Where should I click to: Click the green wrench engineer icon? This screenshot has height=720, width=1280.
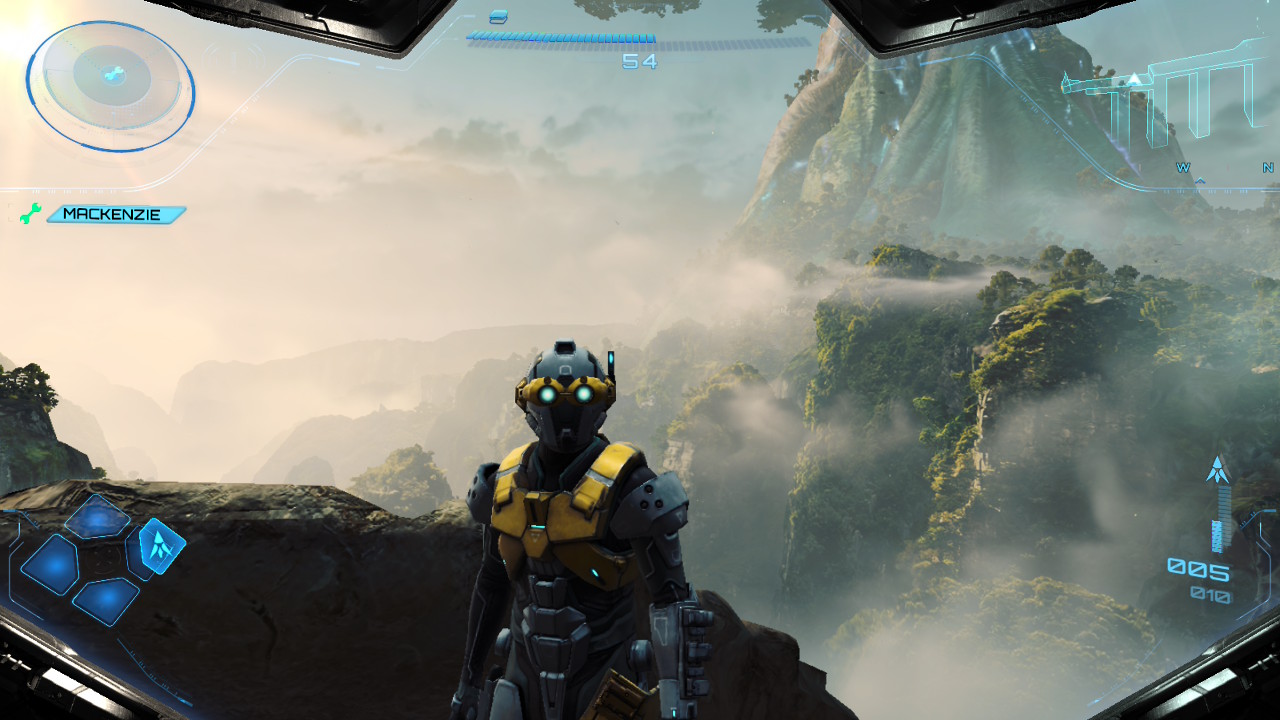coord(31,213)
